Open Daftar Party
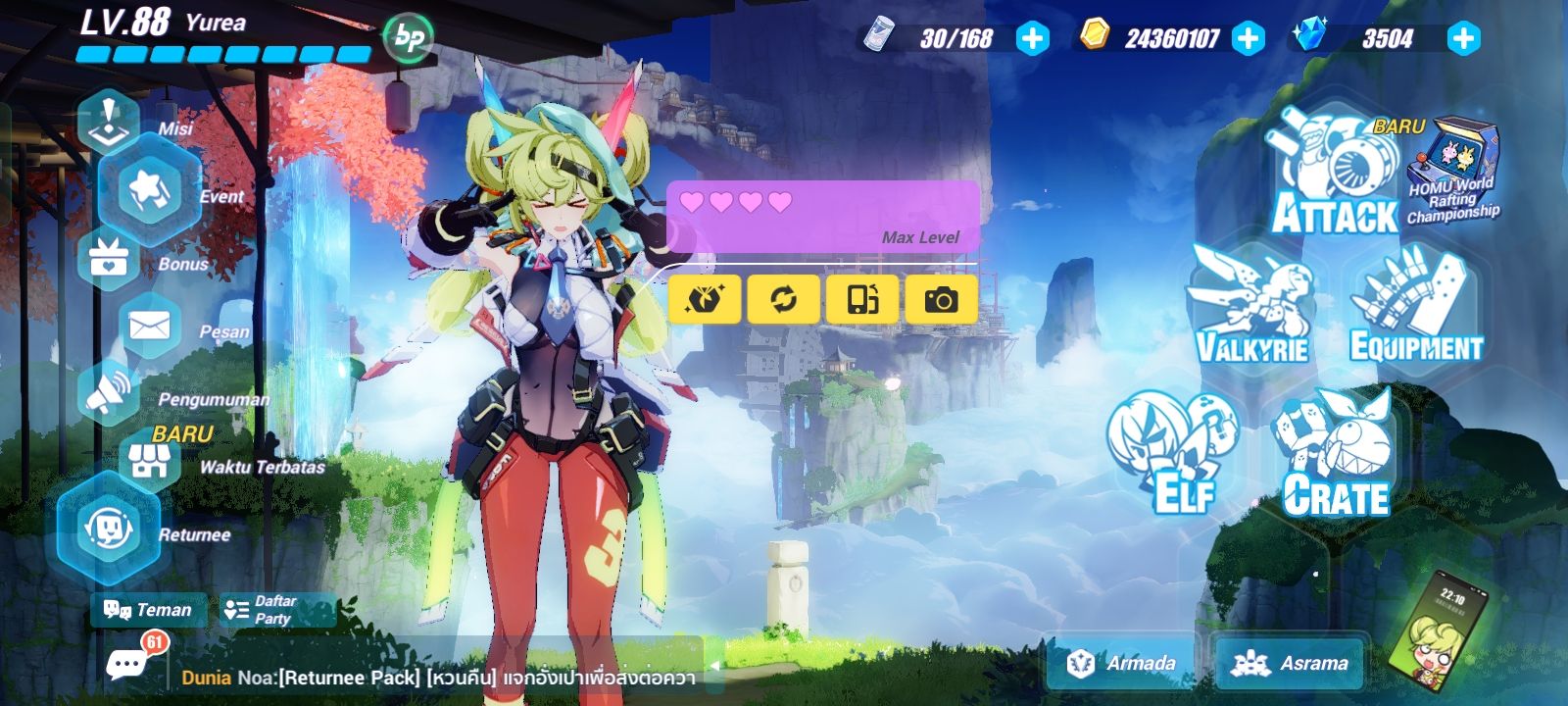Screen dimensions: 1568x706 click(x=274, y=610)
